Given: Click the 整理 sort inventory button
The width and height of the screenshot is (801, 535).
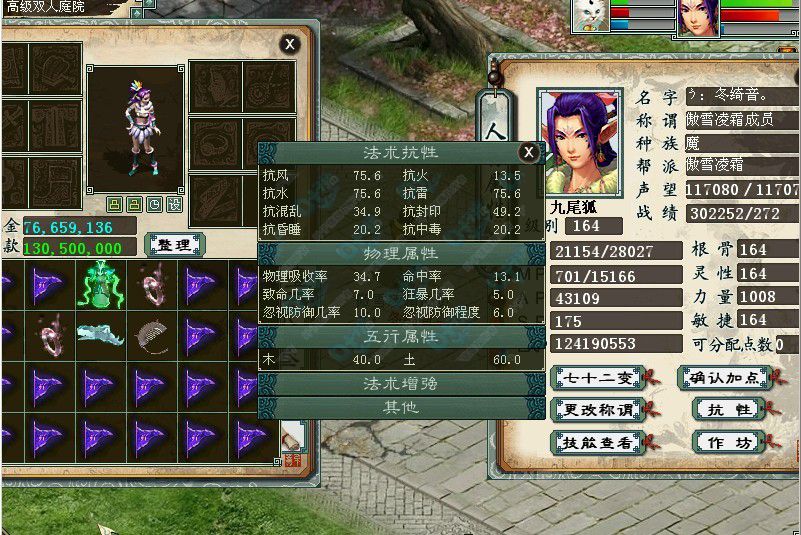Looking at the screenshot, I should point(175,244).
